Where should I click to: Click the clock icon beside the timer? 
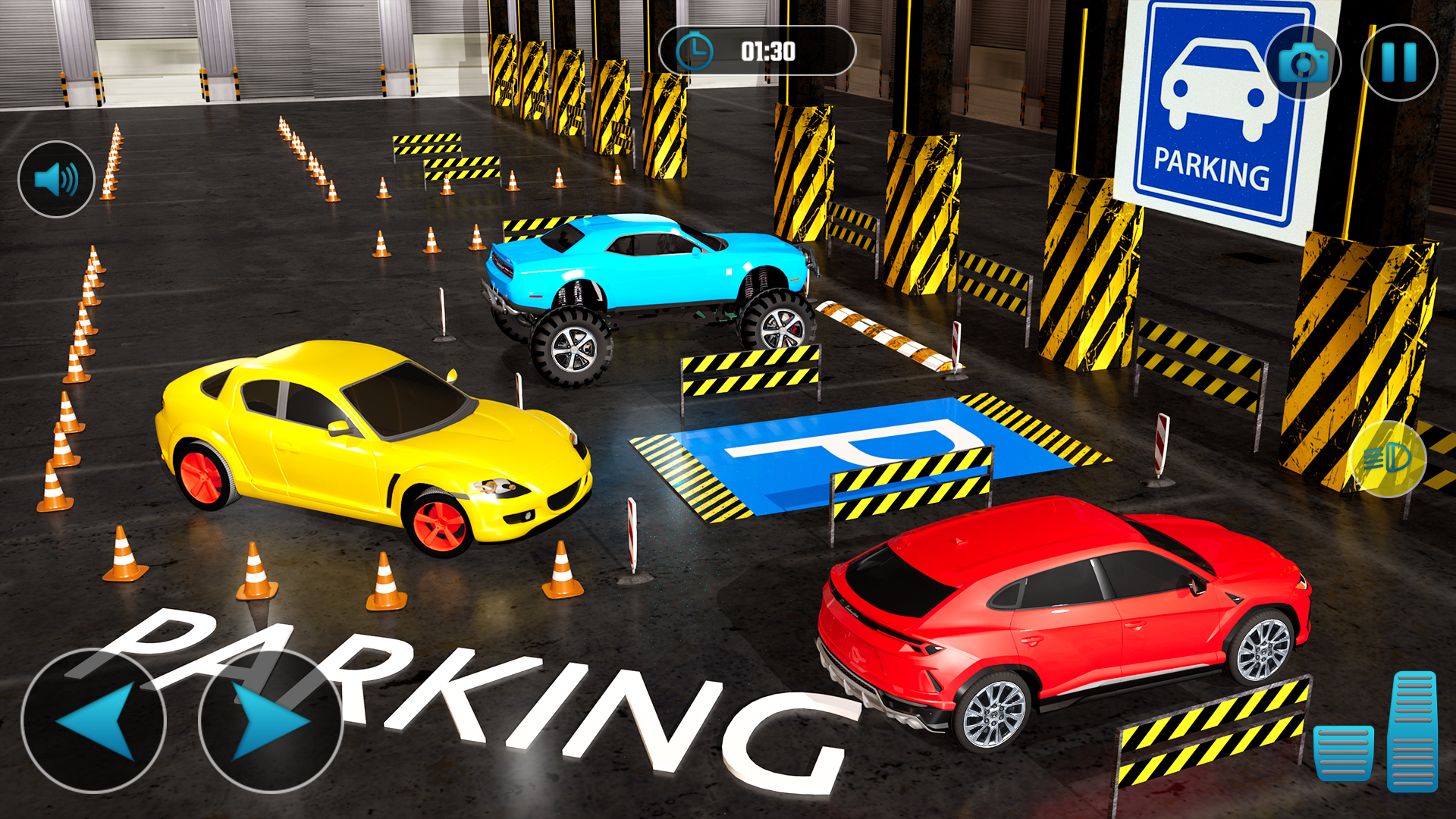coord(695,50)
